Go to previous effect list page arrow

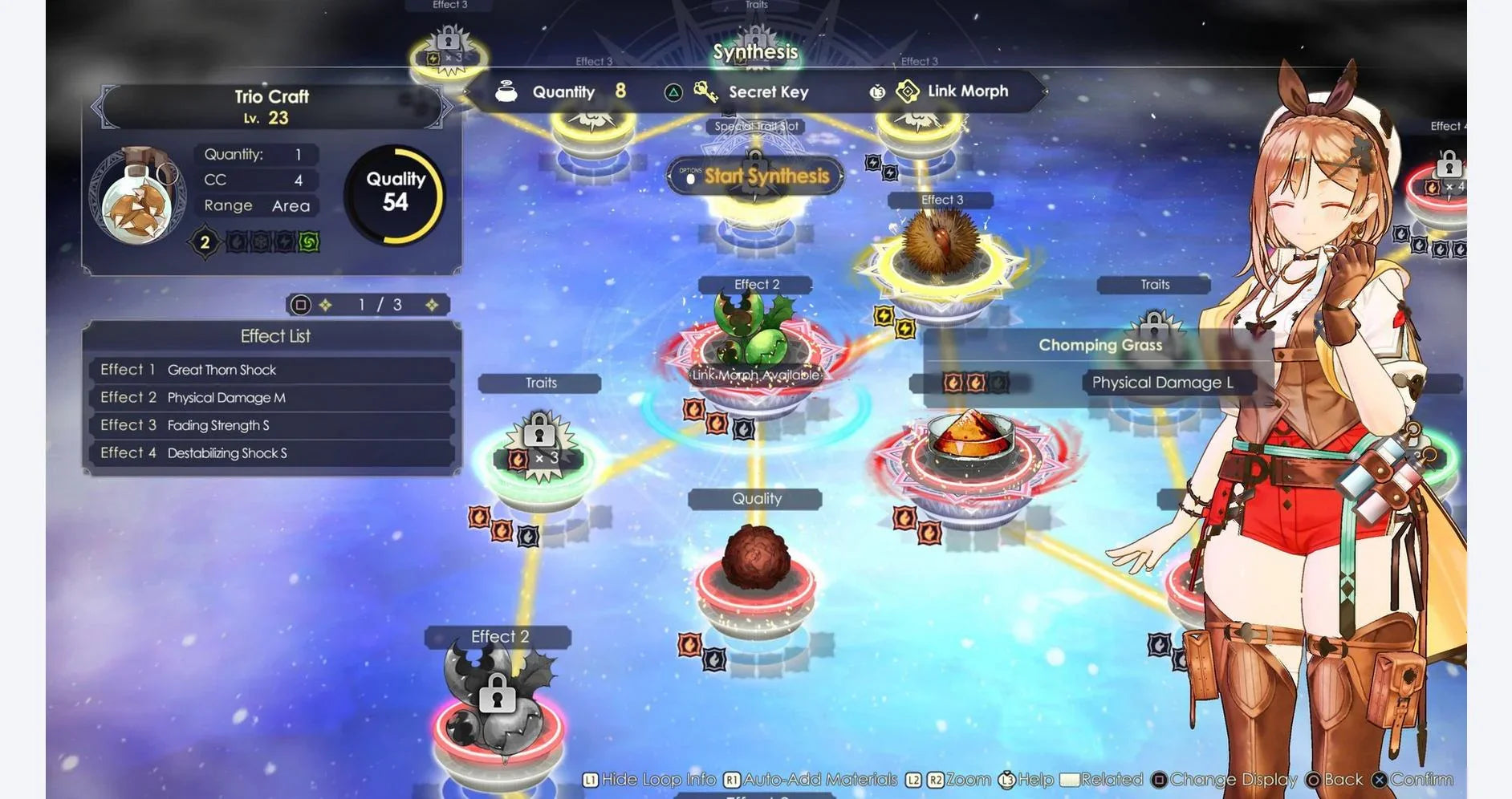[x=326, y=305]
